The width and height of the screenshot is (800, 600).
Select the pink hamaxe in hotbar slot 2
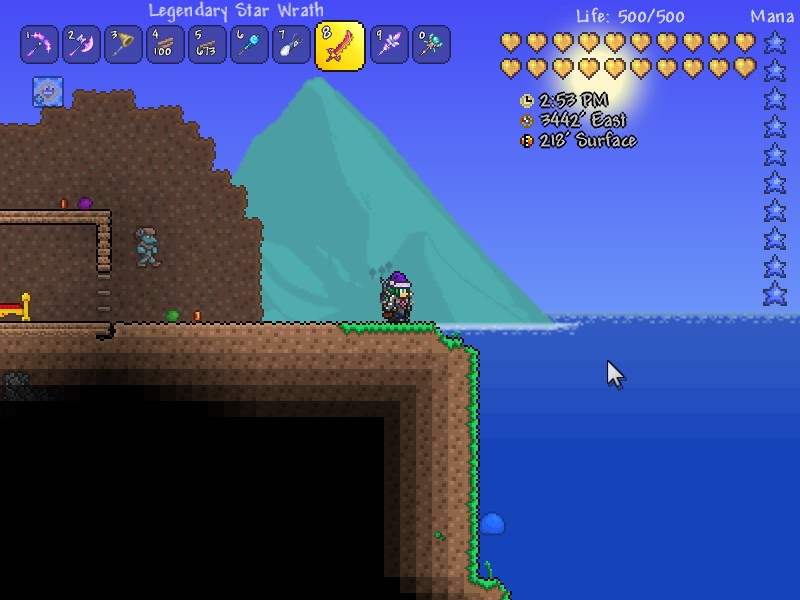[x=81, y=45]
